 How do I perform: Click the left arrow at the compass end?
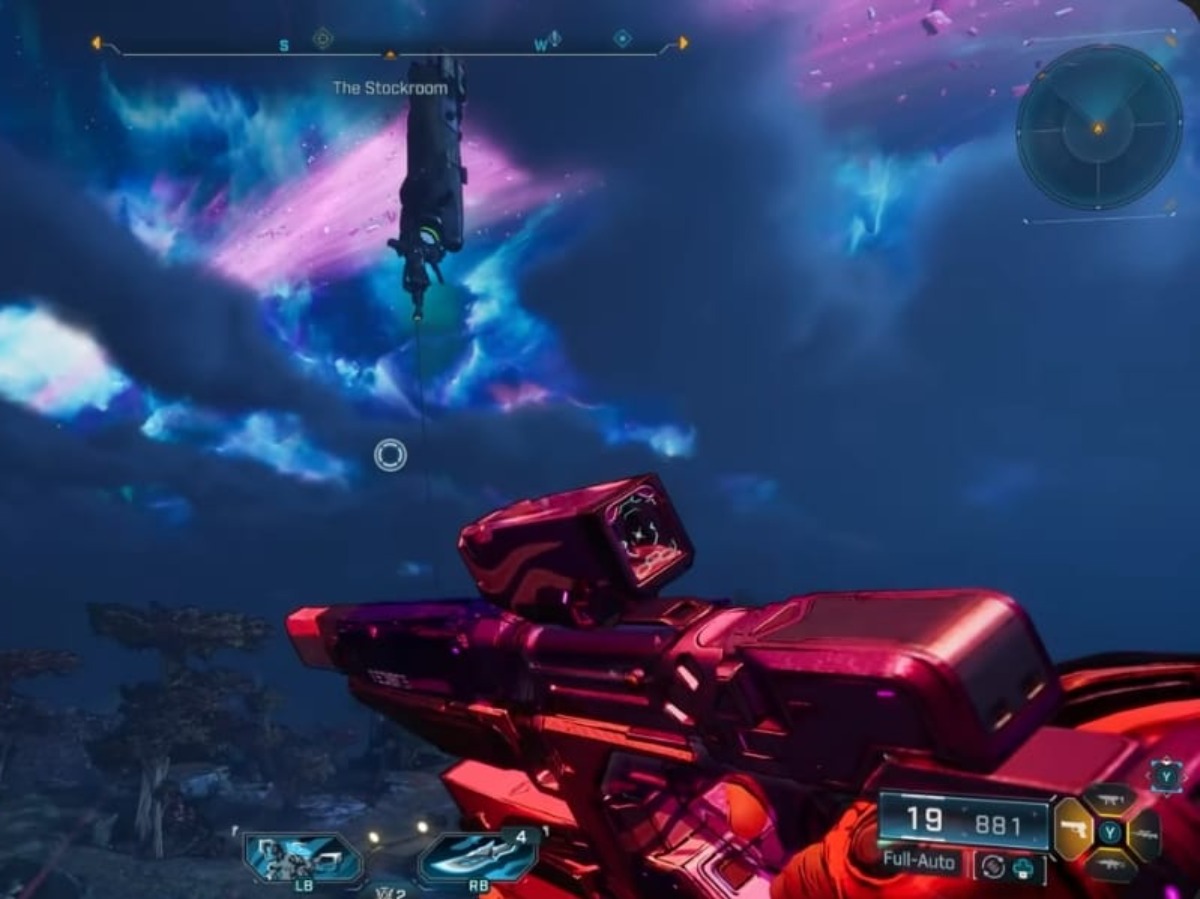[x=96, y=43]
